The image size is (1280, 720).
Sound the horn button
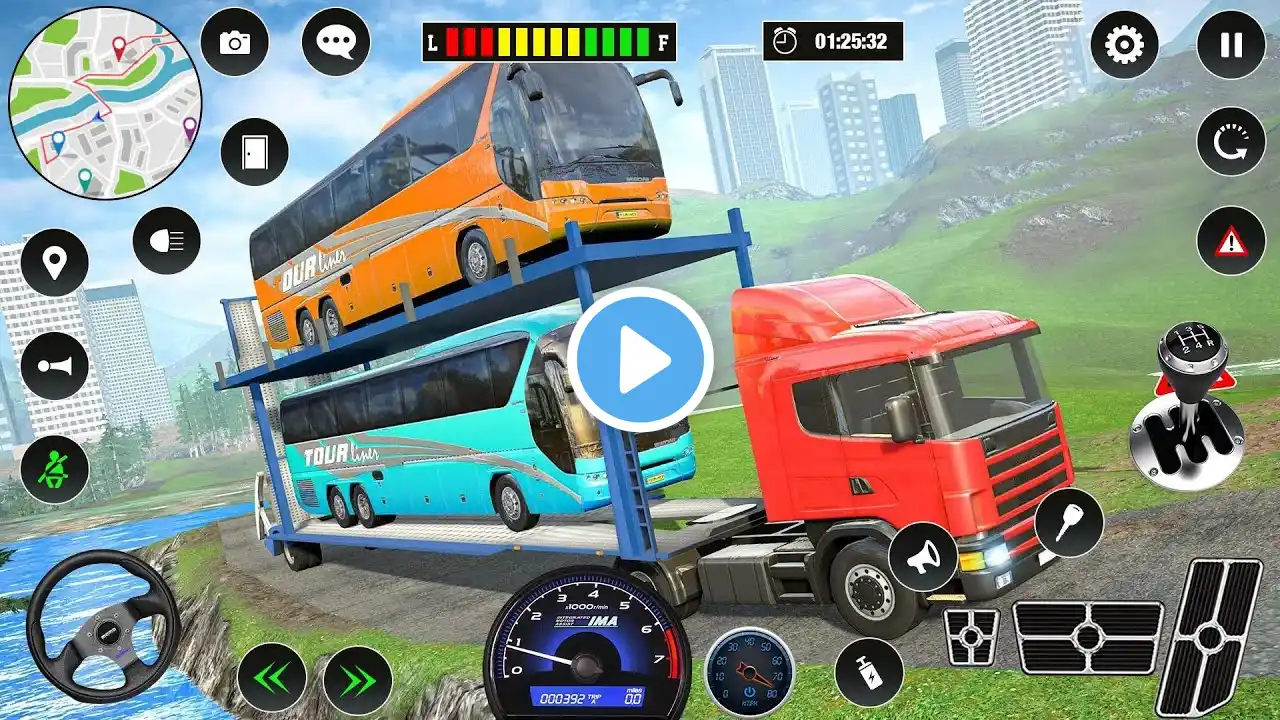[54, 366]
